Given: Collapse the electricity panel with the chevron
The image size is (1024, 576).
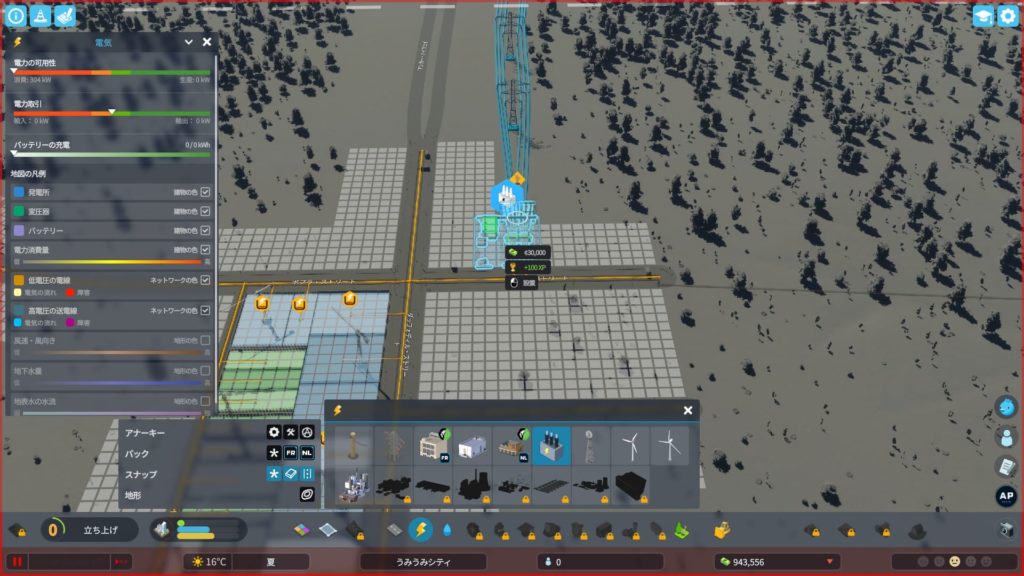Looking at the screenshot, I should (188, 42).
